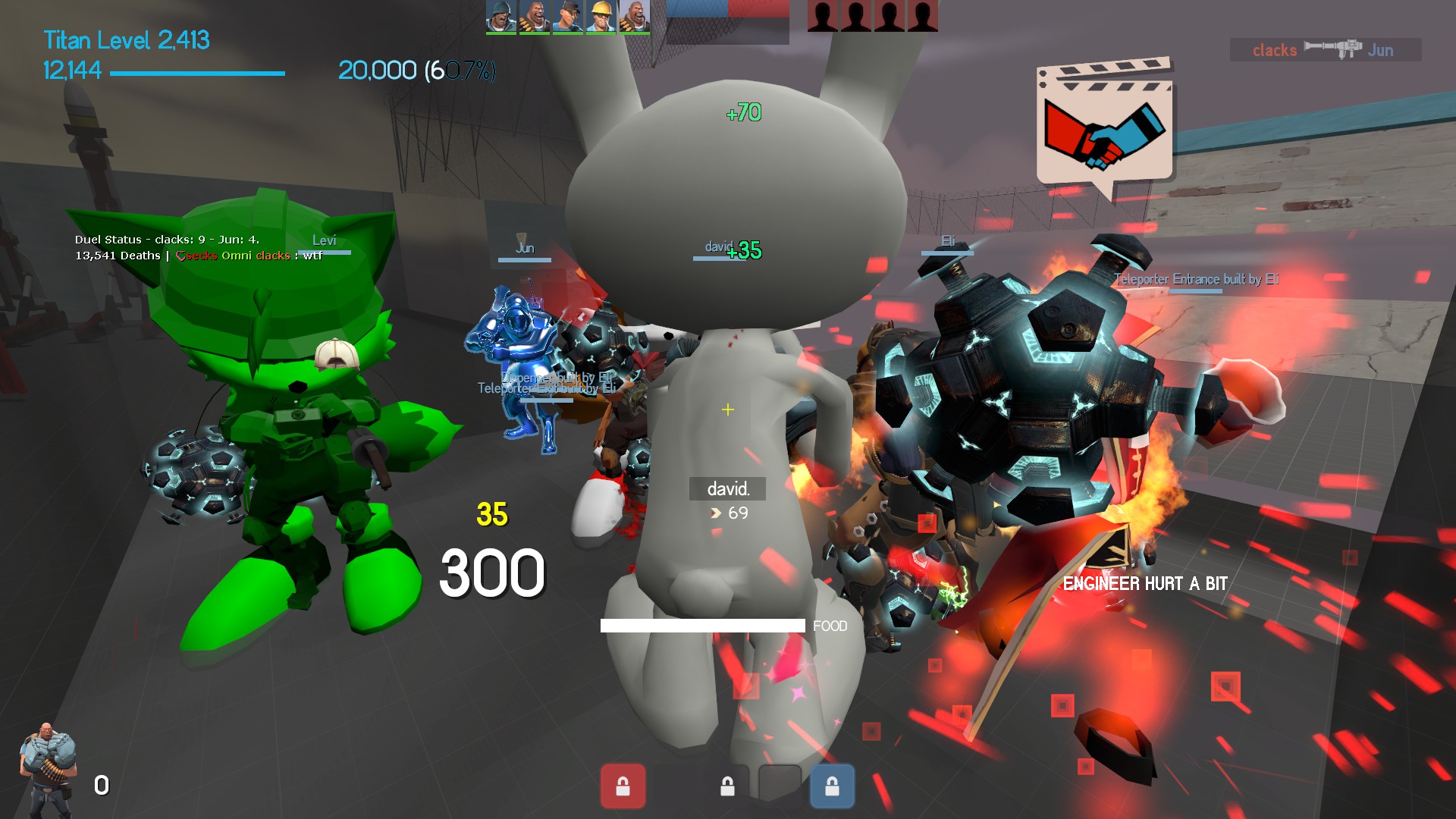Select the Soldier portrait in team roster
Viewport: 1456px width, 819px height.
(x=500, y=16)
